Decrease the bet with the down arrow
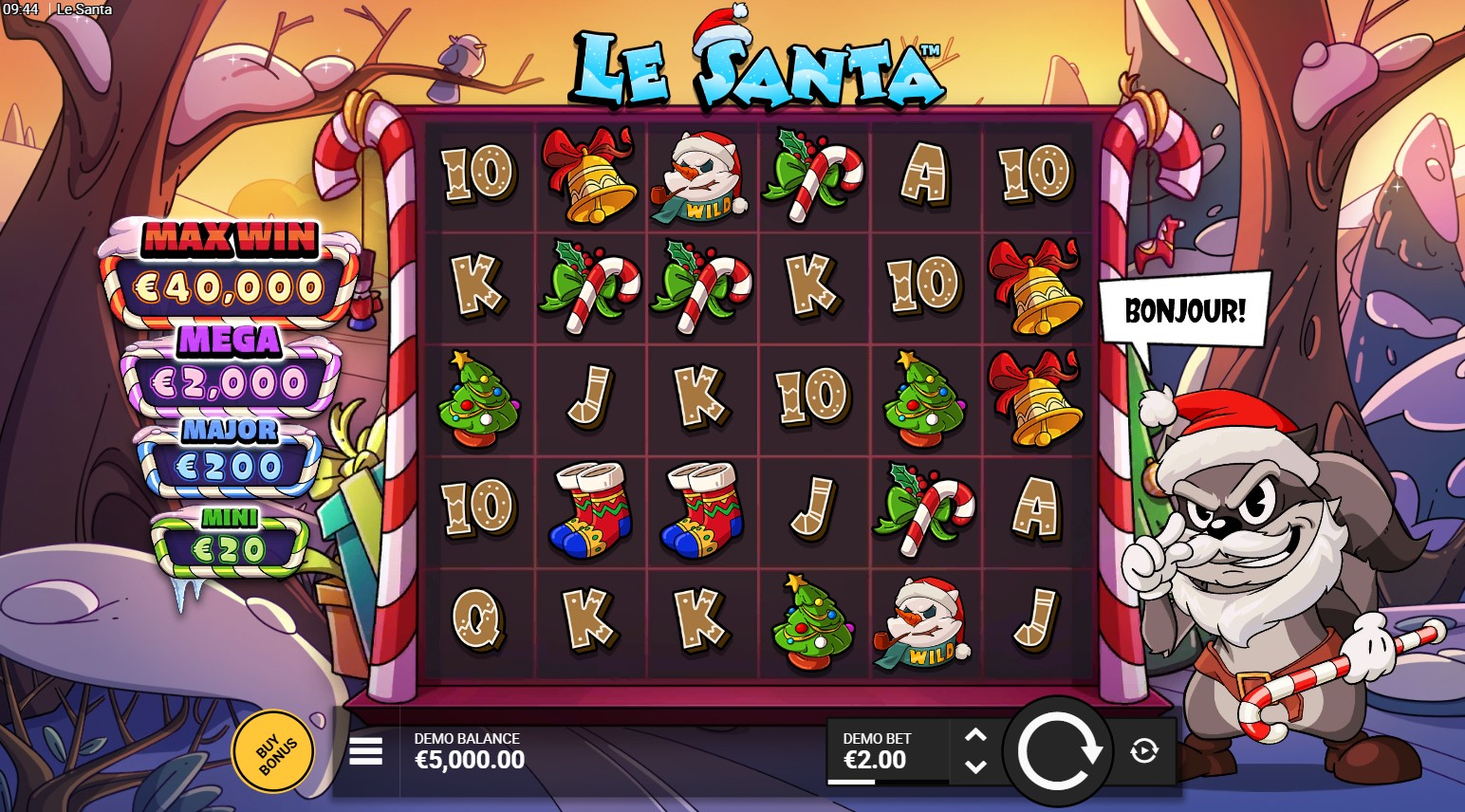This screenshot has height=812, width=1465. (975, 766)
